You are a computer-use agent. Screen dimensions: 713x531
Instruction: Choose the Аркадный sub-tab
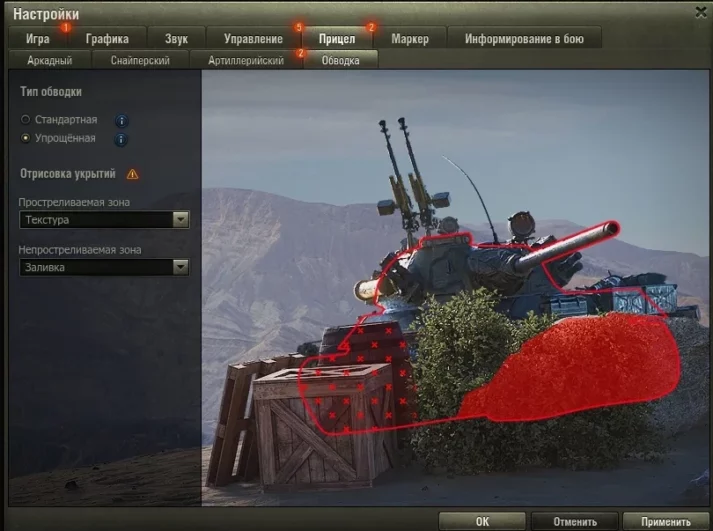[50, 60]
